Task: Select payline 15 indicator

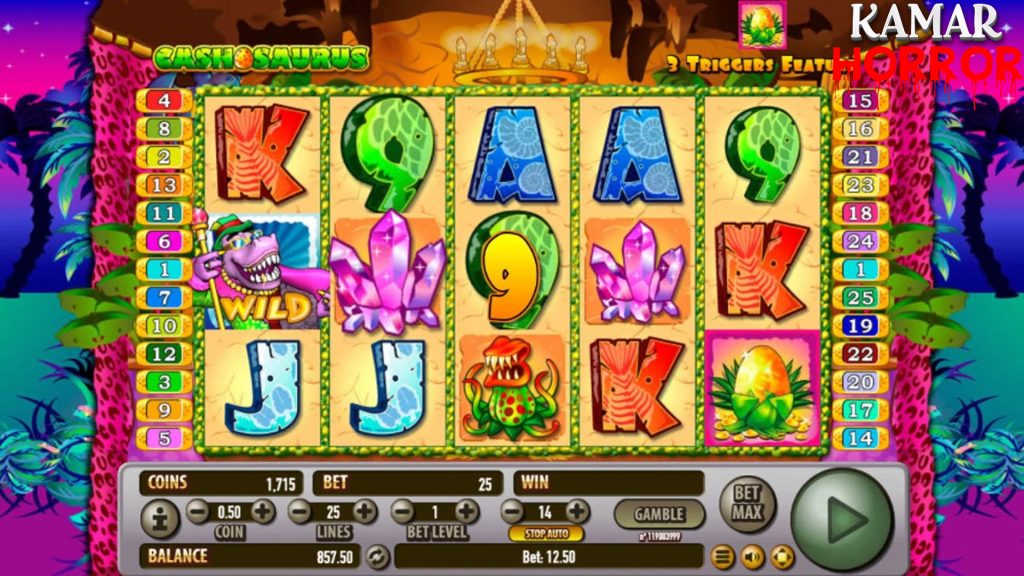Action: point(860,100)
